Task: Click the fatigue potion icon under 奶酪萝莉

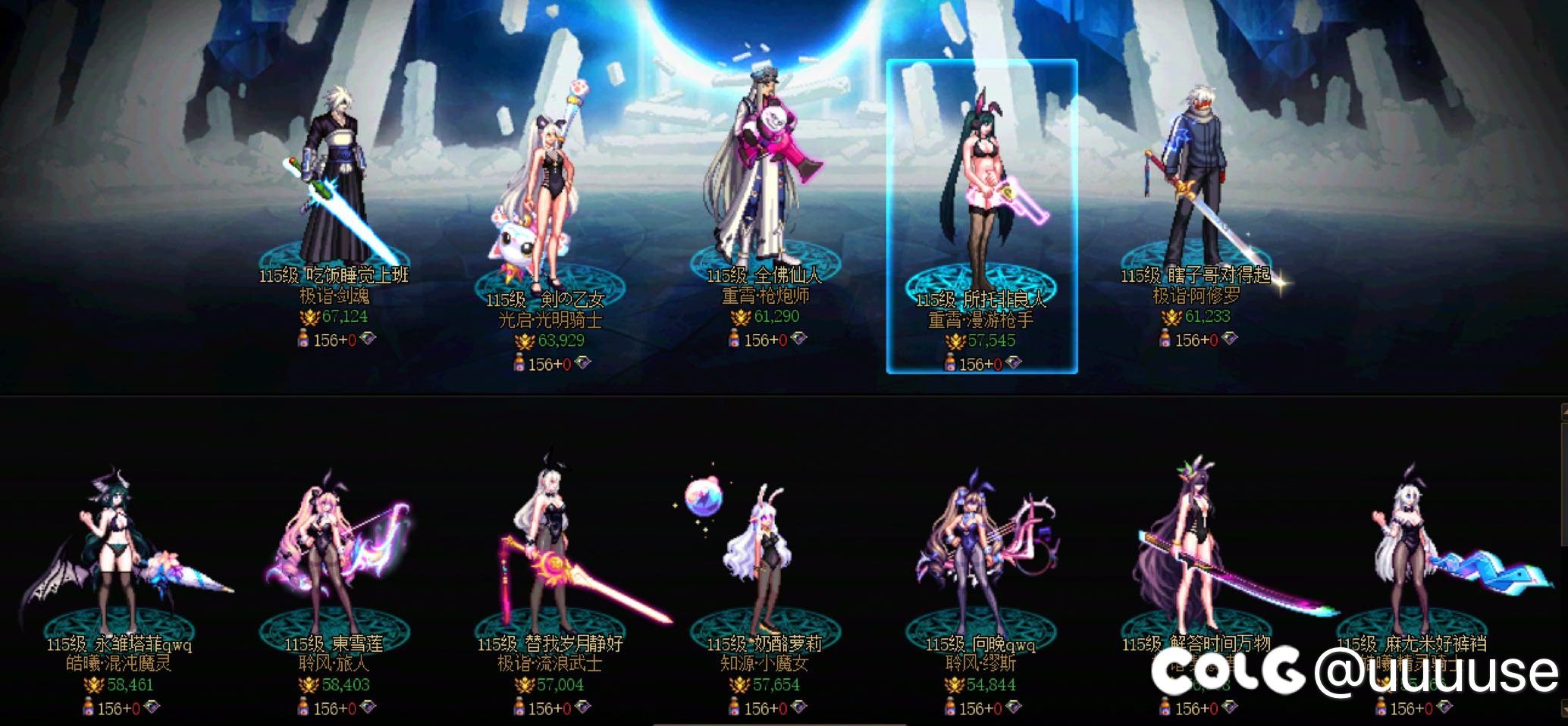Action: pos(734,707)
